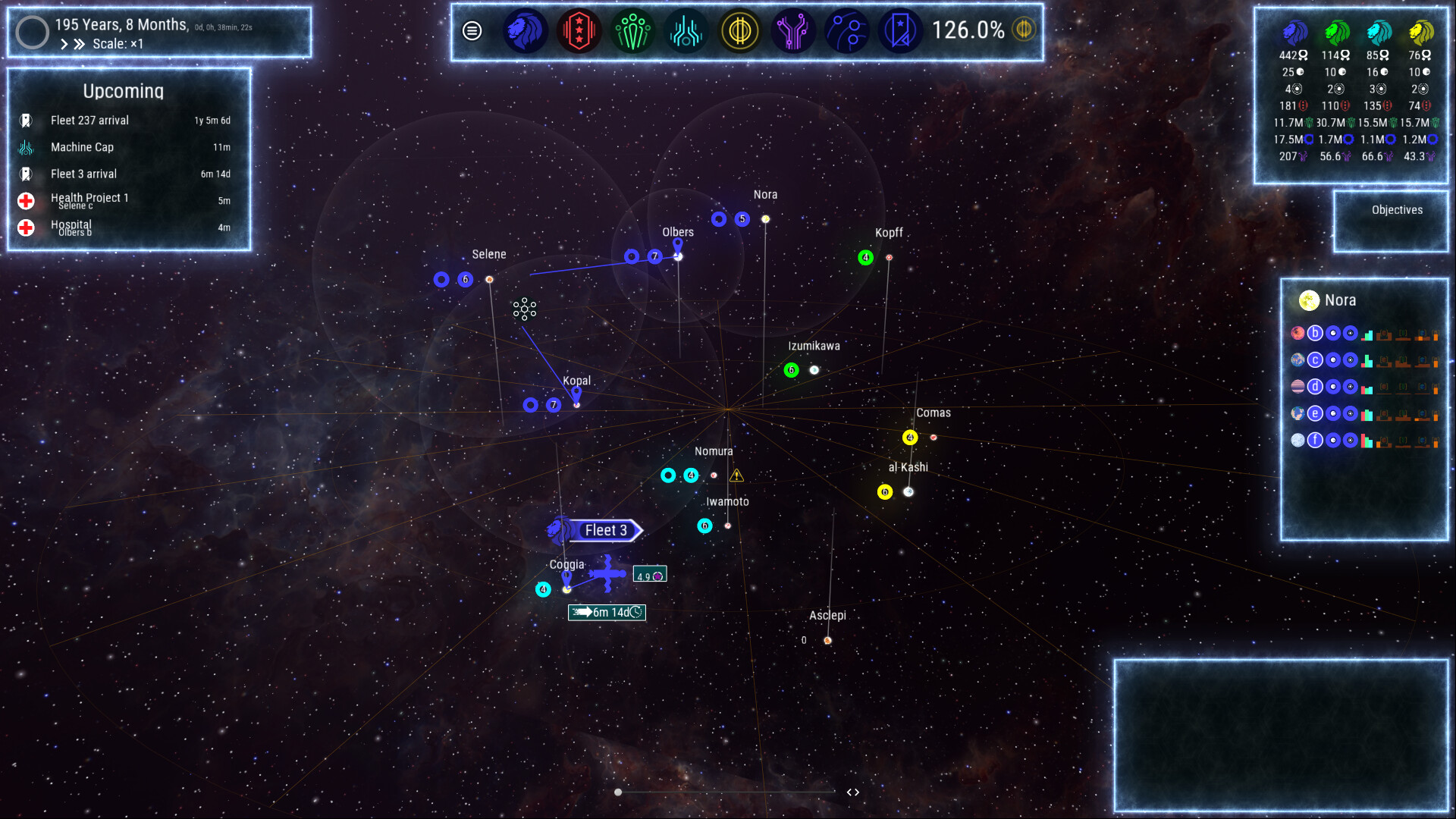Click the Fleet 237 arrival entry

tap(89, 120)
